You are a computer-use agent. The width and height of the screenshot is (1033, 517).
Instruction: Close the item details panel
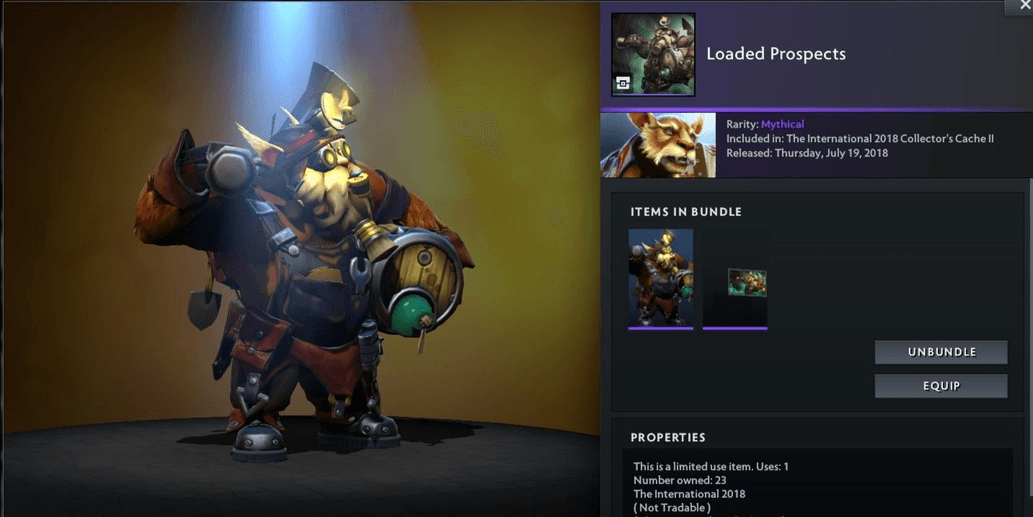(x=1019, y=6)
